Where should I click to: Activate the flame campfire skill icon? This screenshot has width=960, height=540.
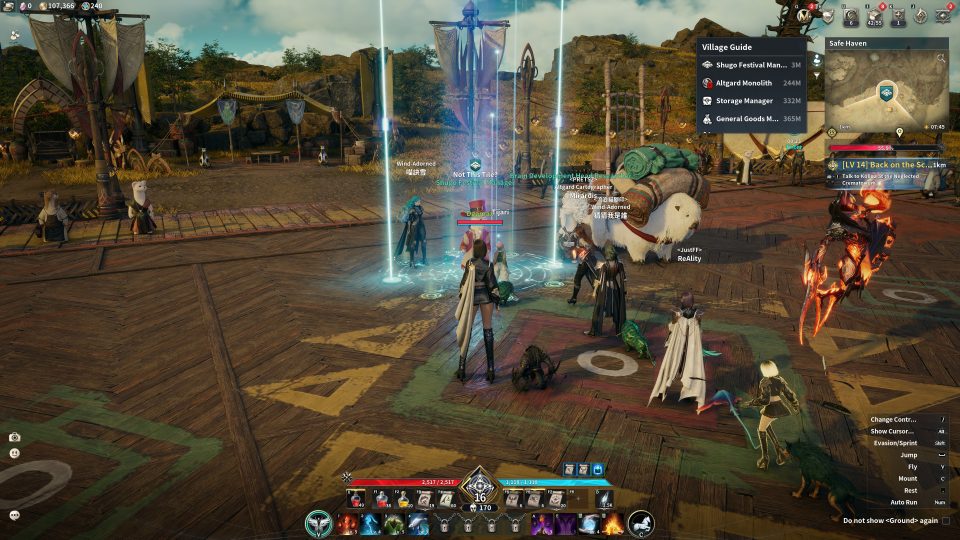point(612,523)
